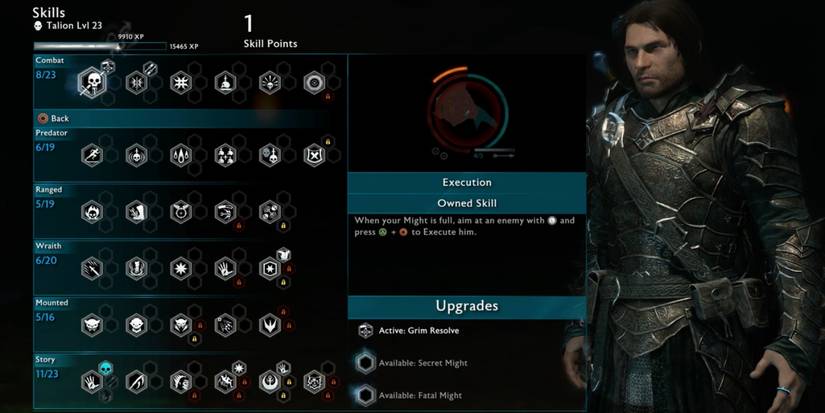This screenshot has width=825, height=413.
Task: Select the flaming skull Ranged skill
Action: tap(92, 211)
